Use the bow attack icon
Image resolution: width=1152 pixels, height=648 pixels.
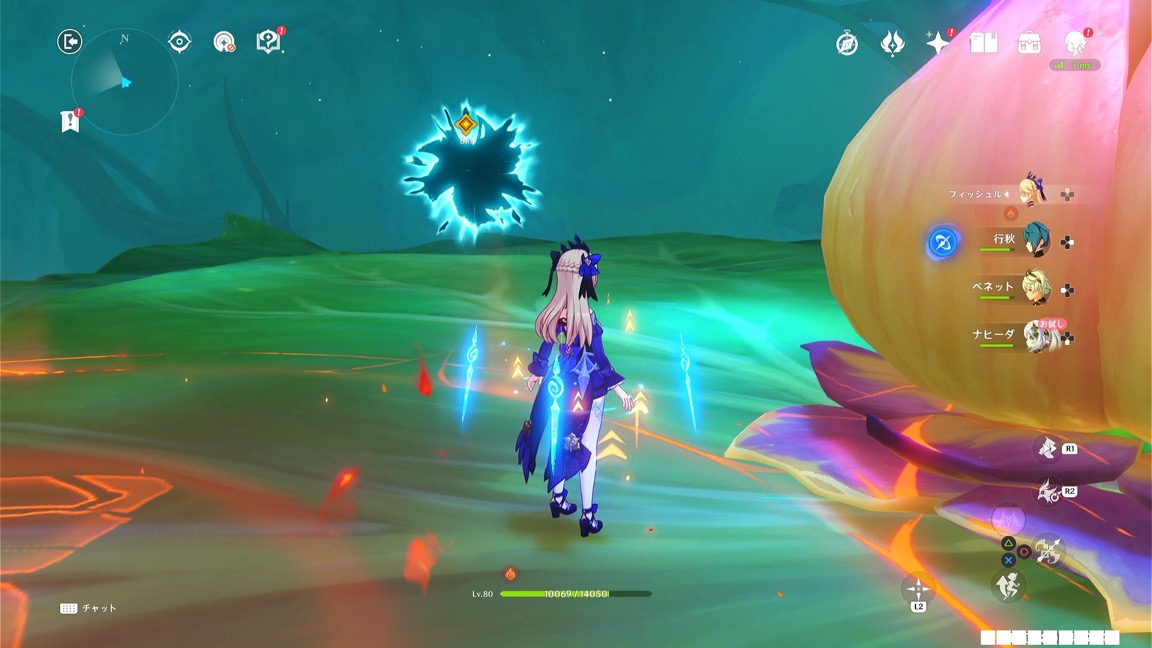tap(1049, 550)
